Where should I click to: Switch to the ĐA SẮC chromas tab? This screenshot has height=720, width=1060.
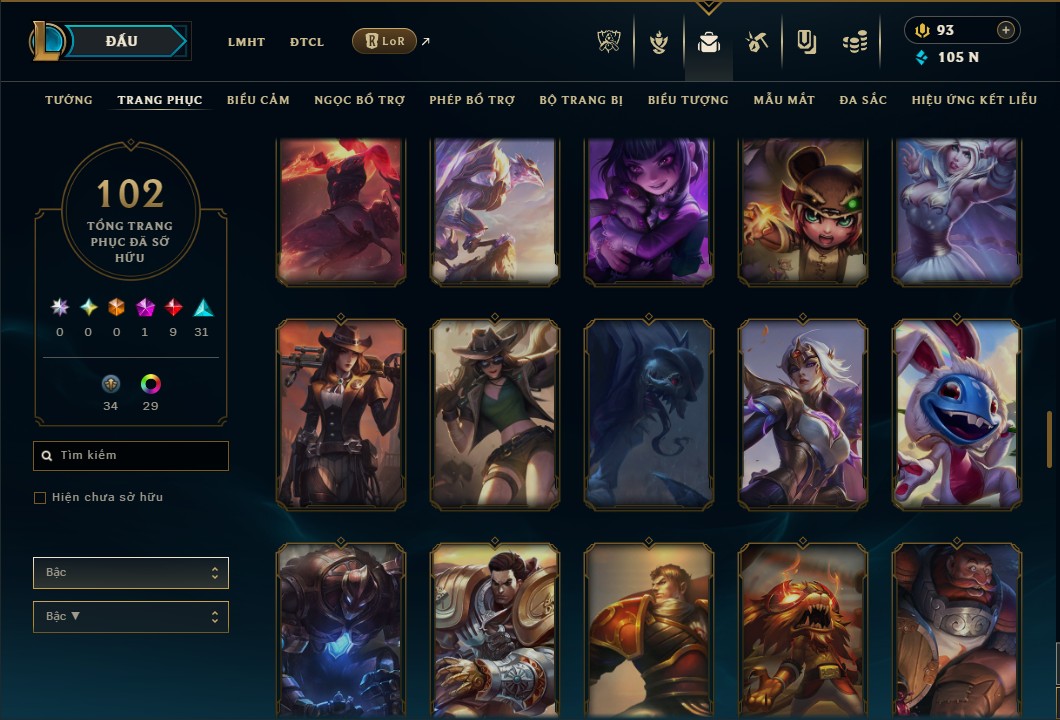point(863,100)
